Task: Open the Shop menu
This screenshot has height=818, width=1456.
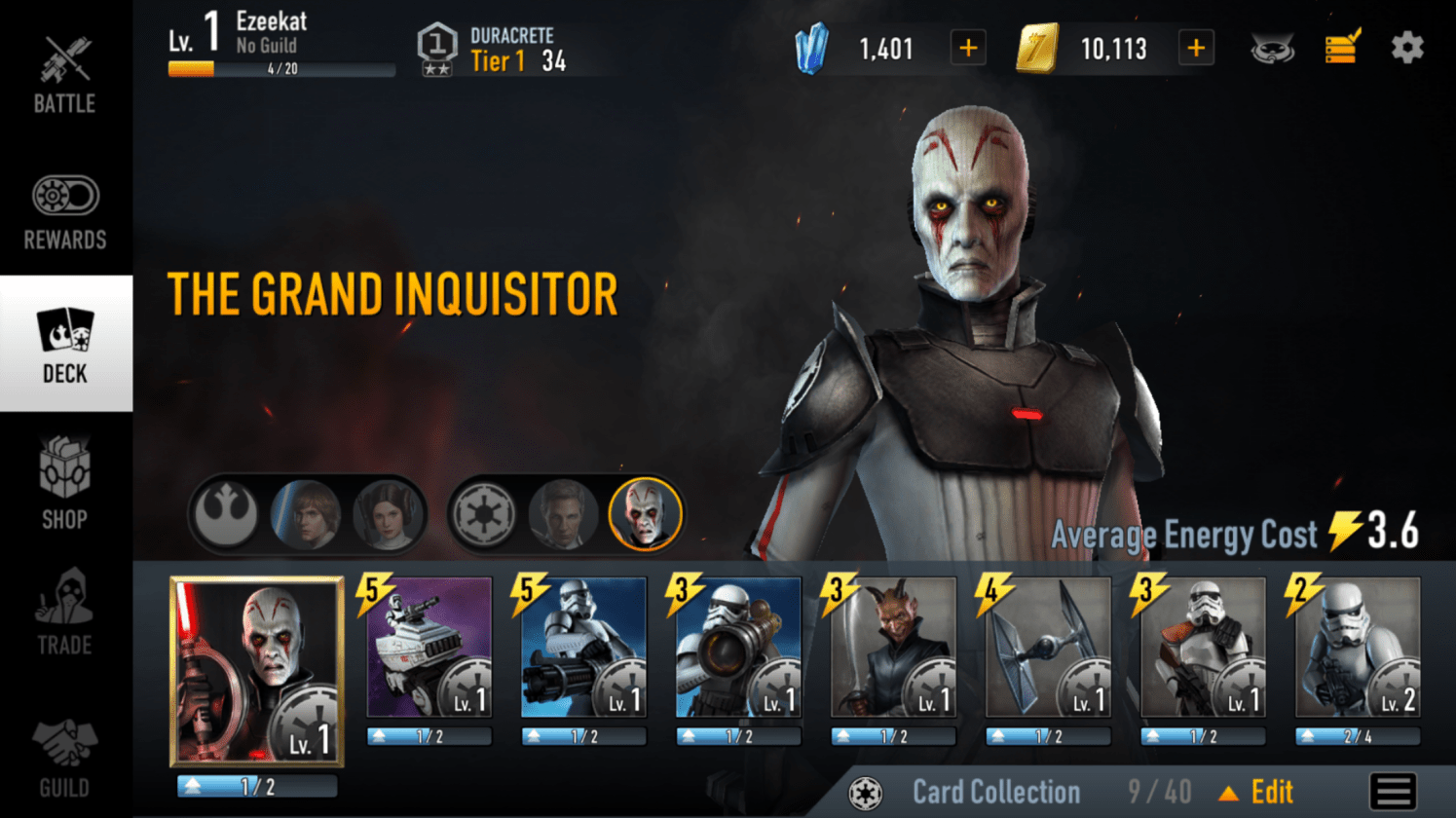Action: [65, 483]
